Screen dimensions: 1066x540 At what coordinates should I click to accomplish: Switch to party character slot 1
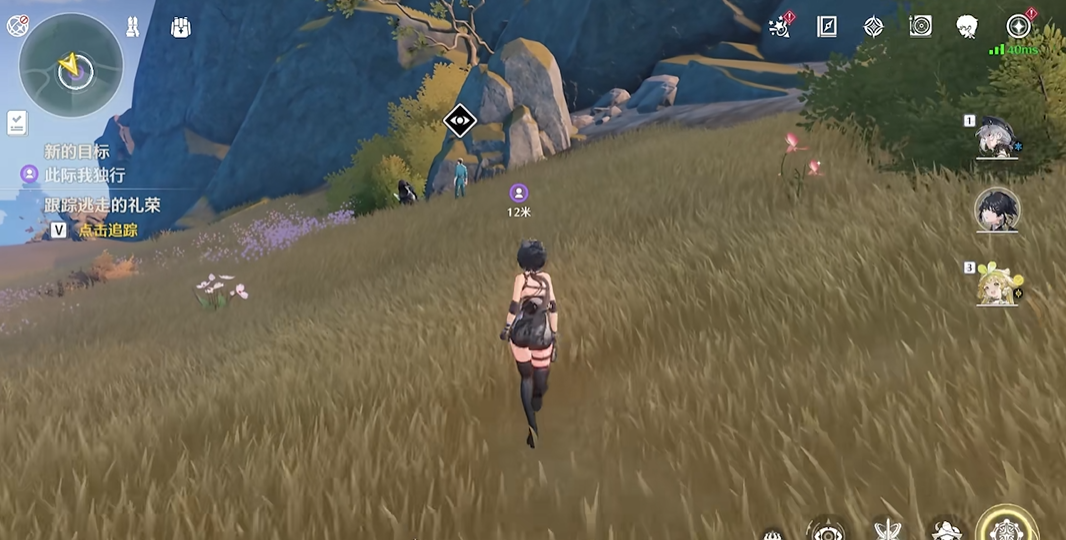pyautogui.click(x=997, y=138)
